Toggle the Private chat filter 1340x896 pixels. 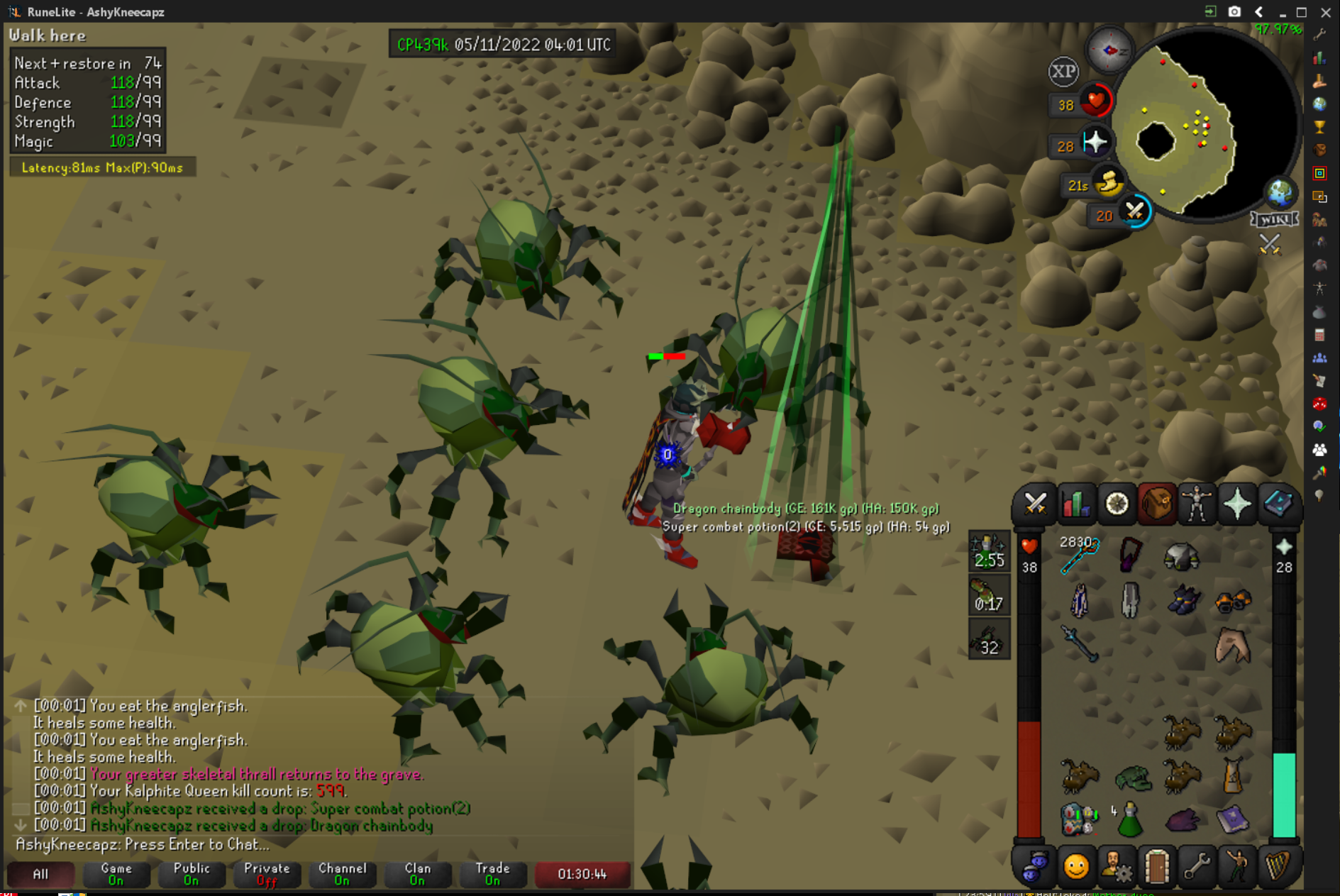pyautogui.click(x=267, y=873)
